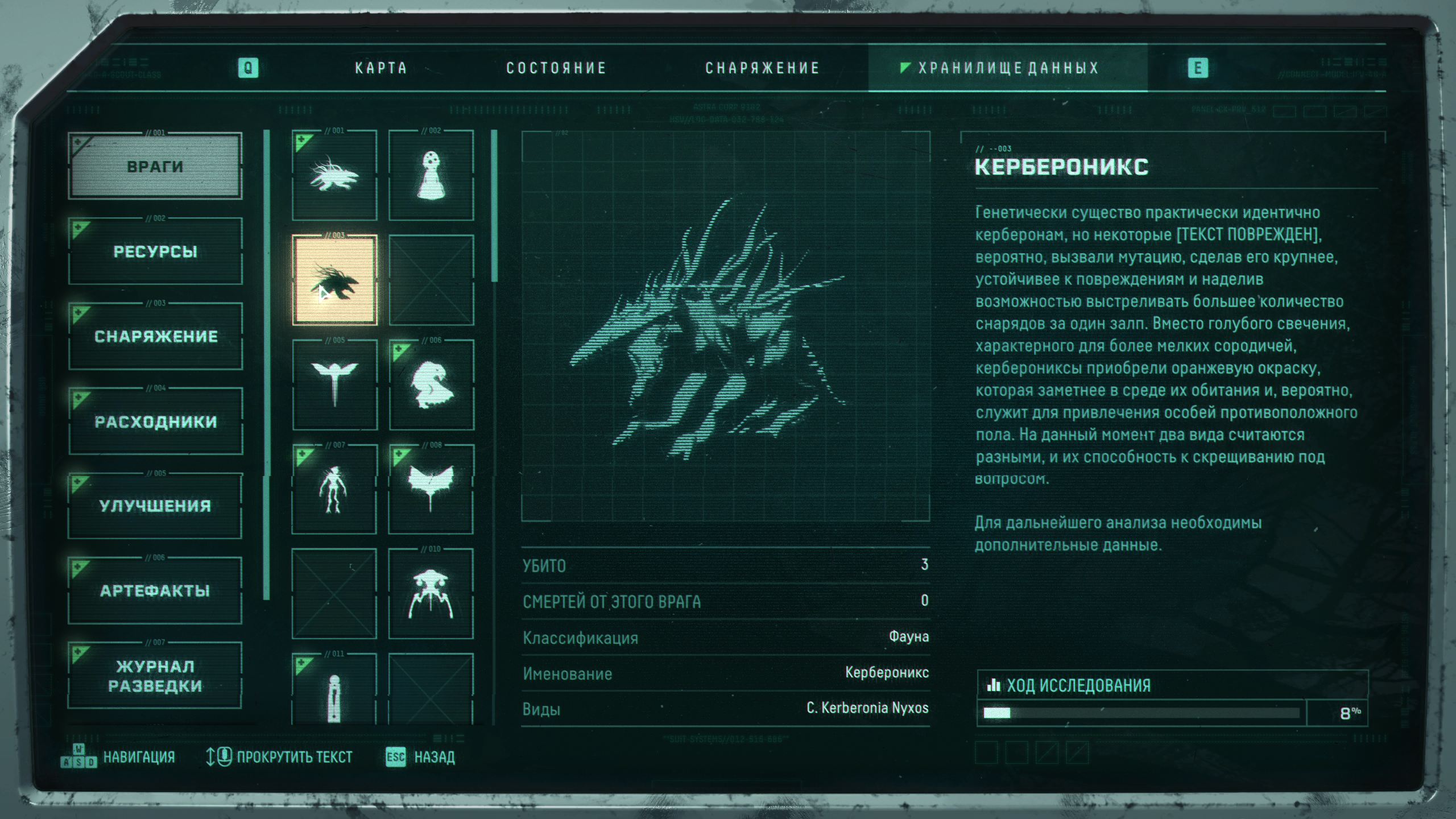The width and height of the screenshot is (1456, 819).
Task: Open enemy entry 005 winged creature
Action: [x=334, y=384]
